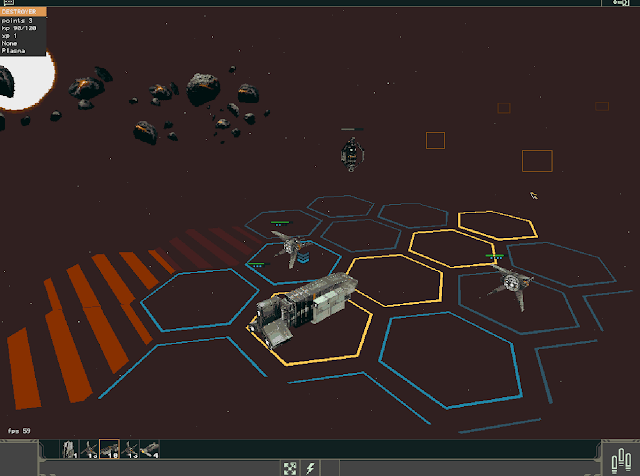
Task: Click the small icon in the top-left corner
Action: point(6,4)
